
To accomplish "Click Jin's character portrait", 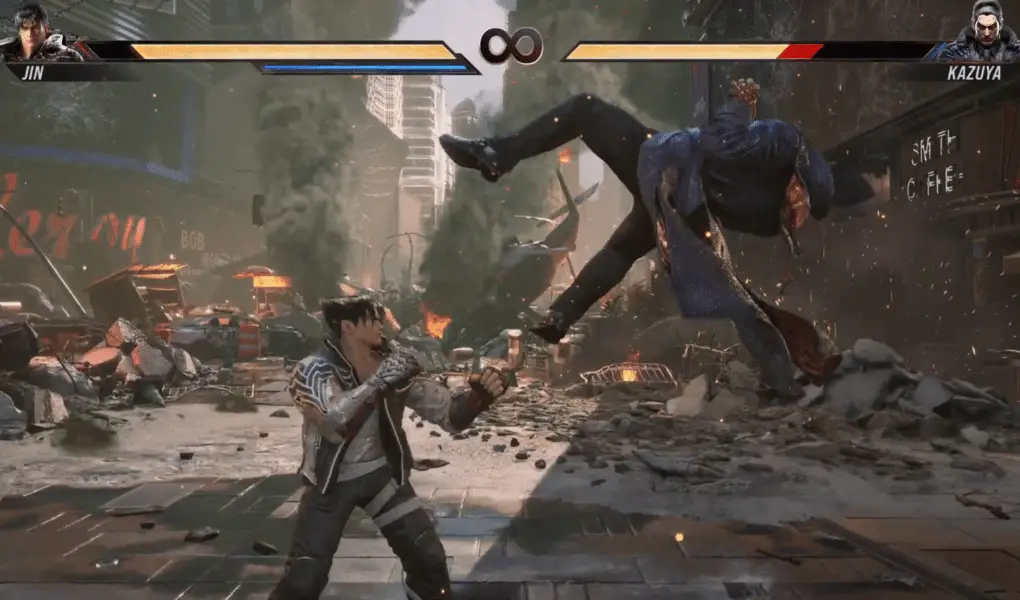I will tap(32, 33).
